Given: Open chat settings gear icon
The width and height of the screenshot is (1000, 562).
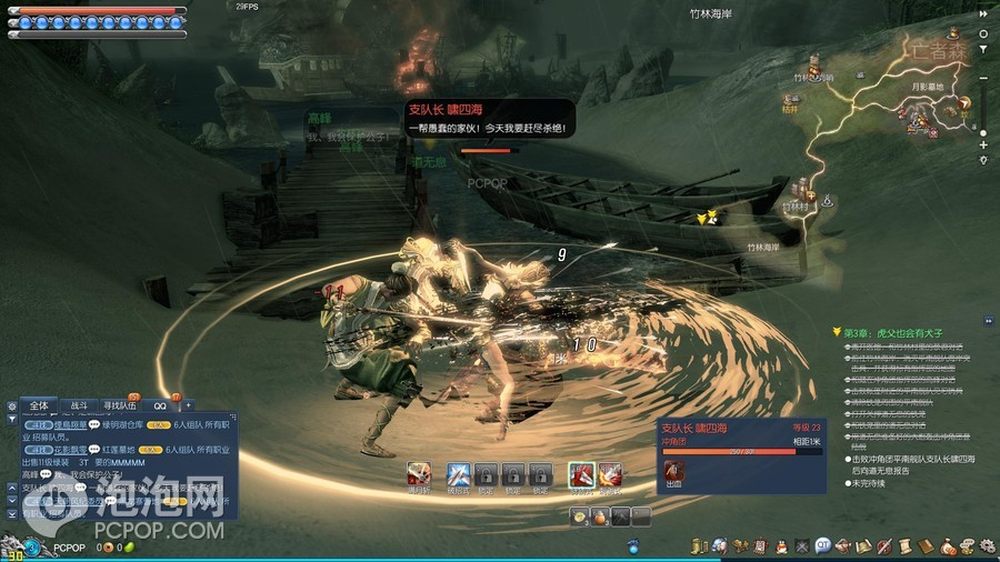Looking at the screenshot, I should click(12, 407).
